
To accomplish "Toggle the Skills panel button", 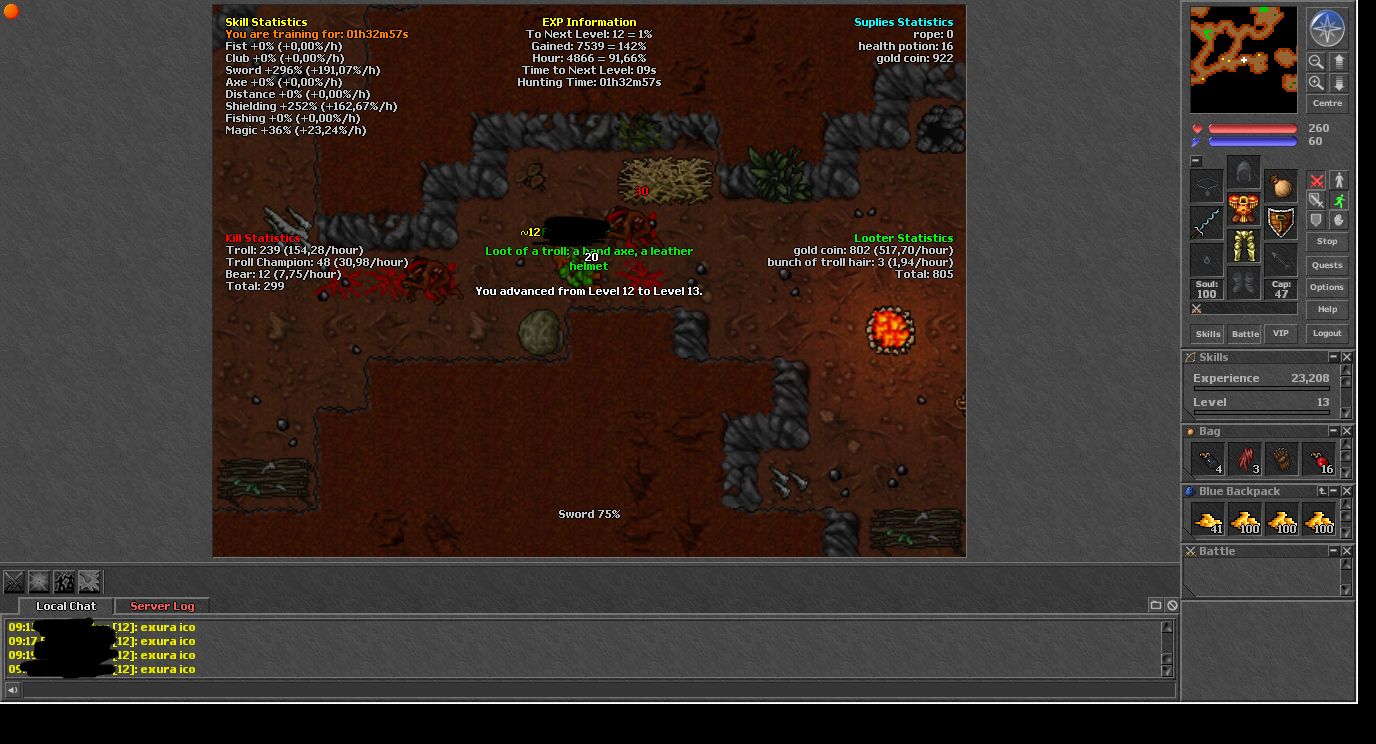I will click(1208, 334).
